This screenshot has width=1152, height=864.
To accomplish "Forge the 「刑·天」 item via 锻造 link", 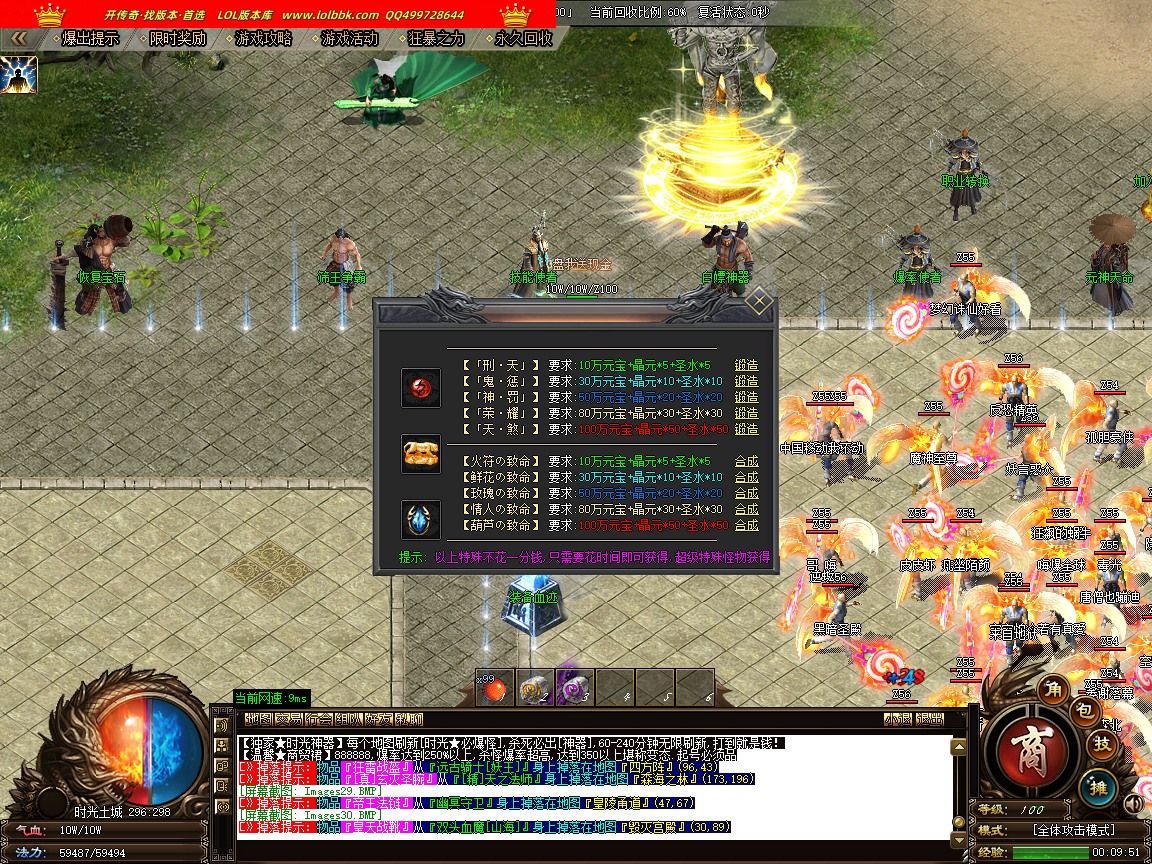I will (x=746, y=366).
